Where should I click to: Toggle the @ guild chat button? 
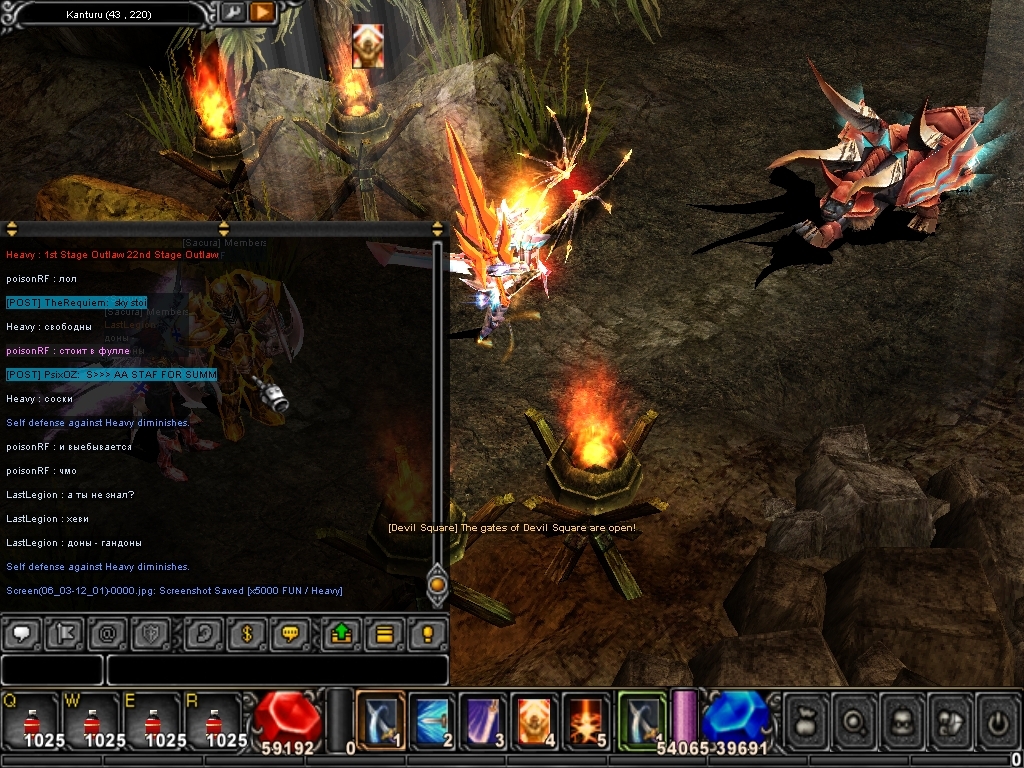[107, 634]
